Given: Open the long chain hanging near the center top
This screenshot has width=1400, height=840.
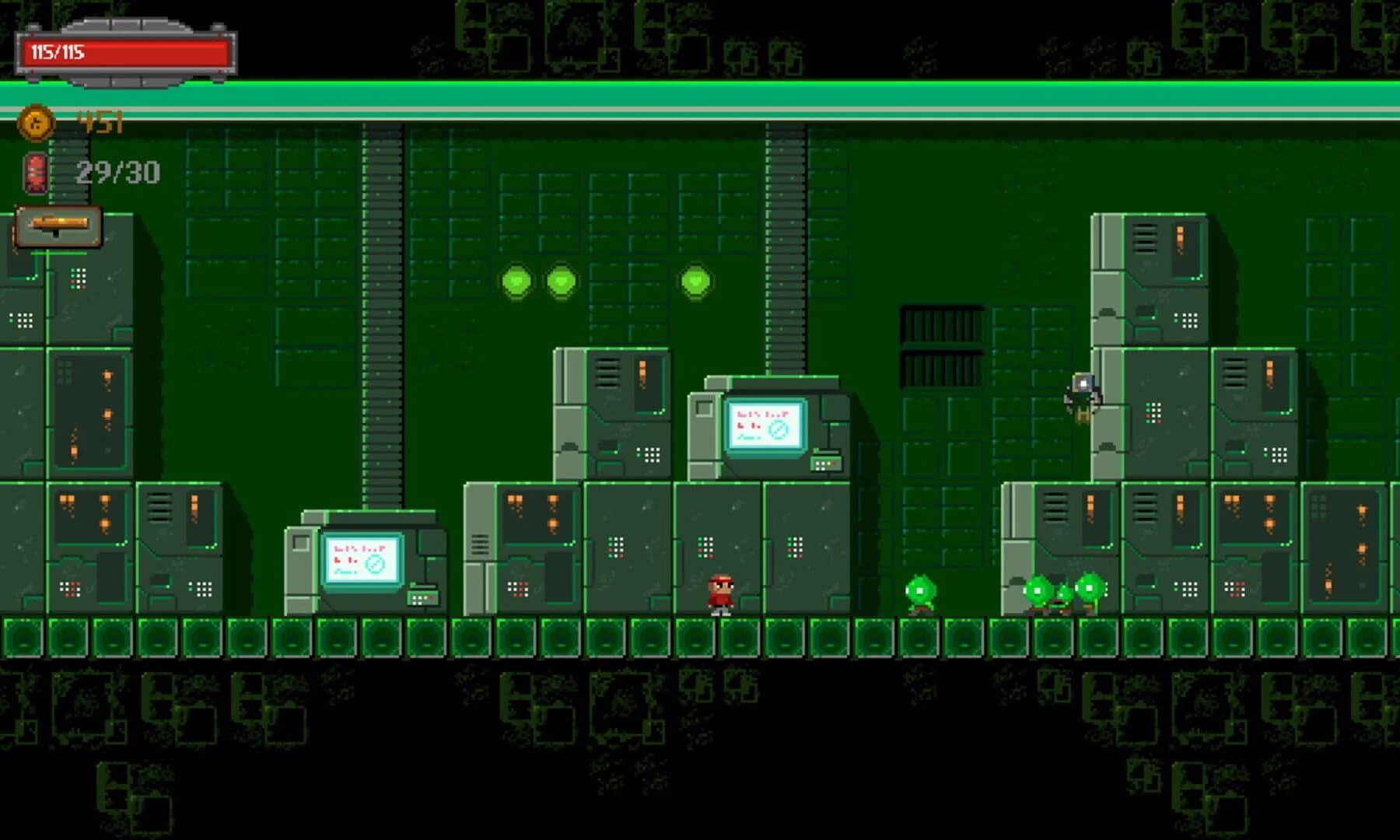Looking at the screenshot, I should (379, 311).
